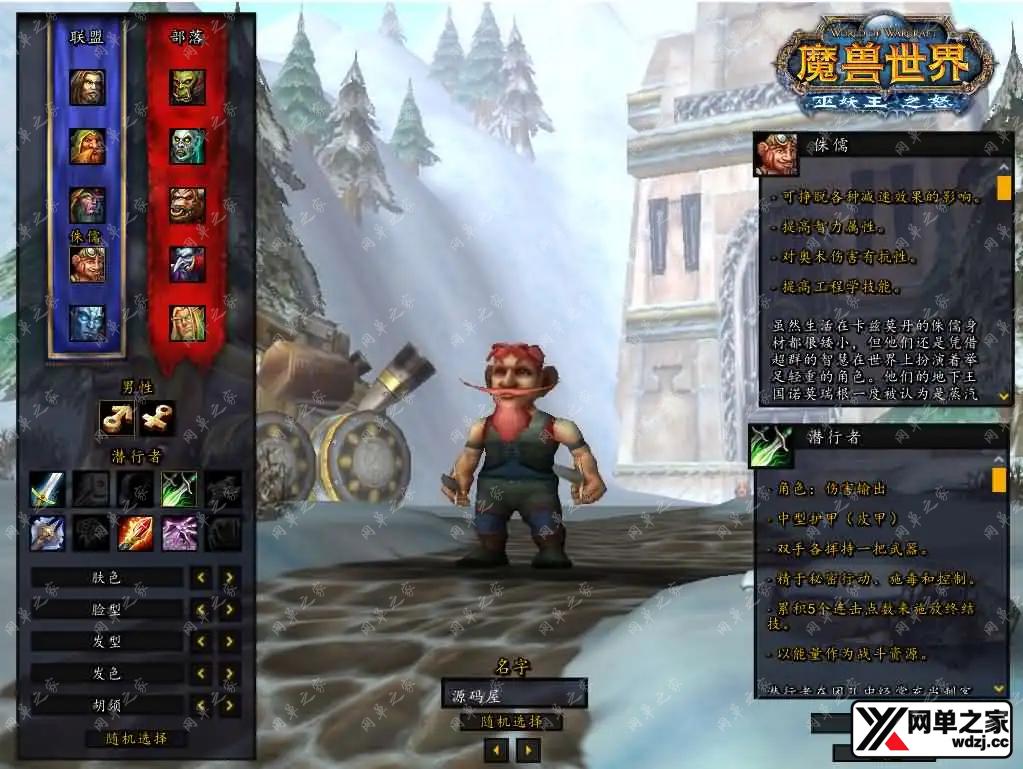
Task: Choose the Troll race portrait
Action: click(187, 264)
